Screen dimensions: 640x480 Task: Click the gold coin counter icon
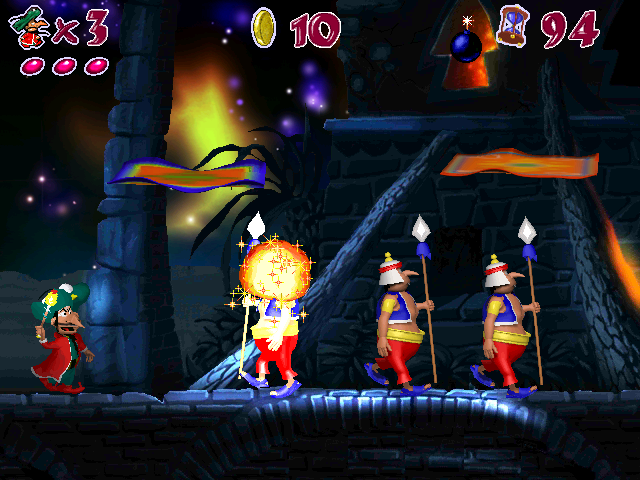[x=264, y=27]
